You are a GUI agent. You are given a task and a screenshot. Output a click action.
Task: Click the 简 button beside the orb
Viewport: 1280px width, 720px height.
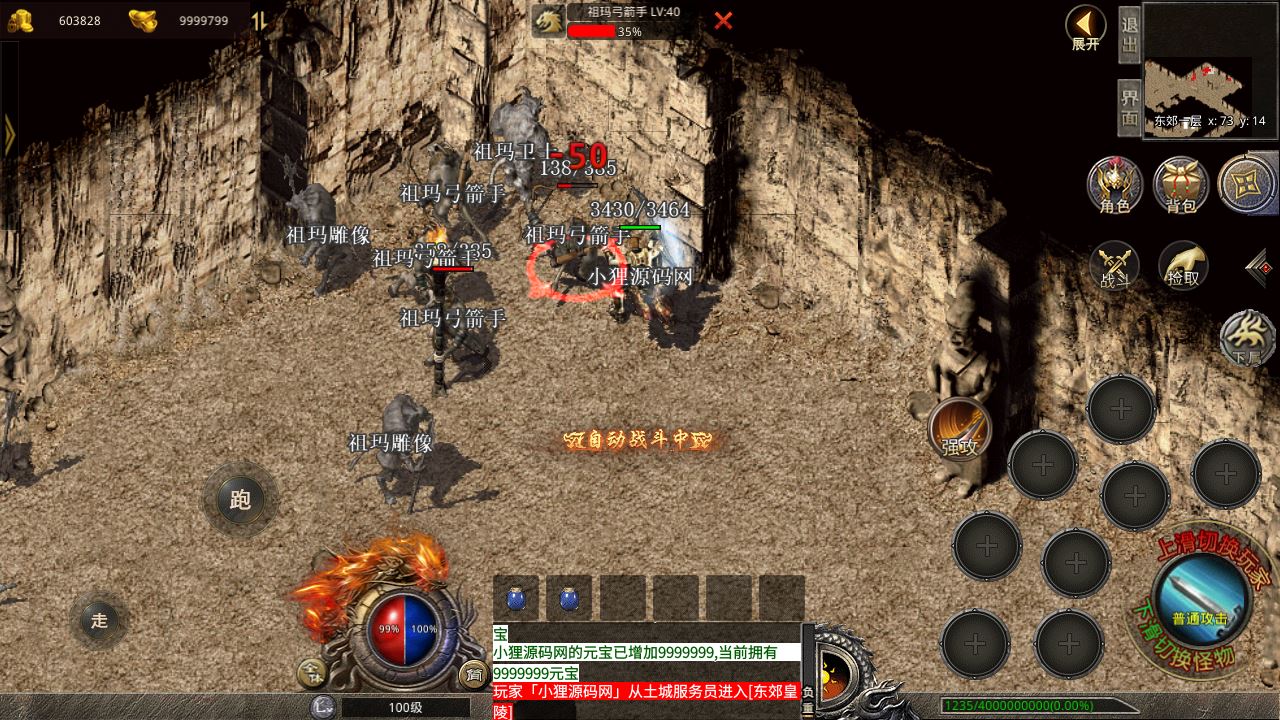coord(472,674)
